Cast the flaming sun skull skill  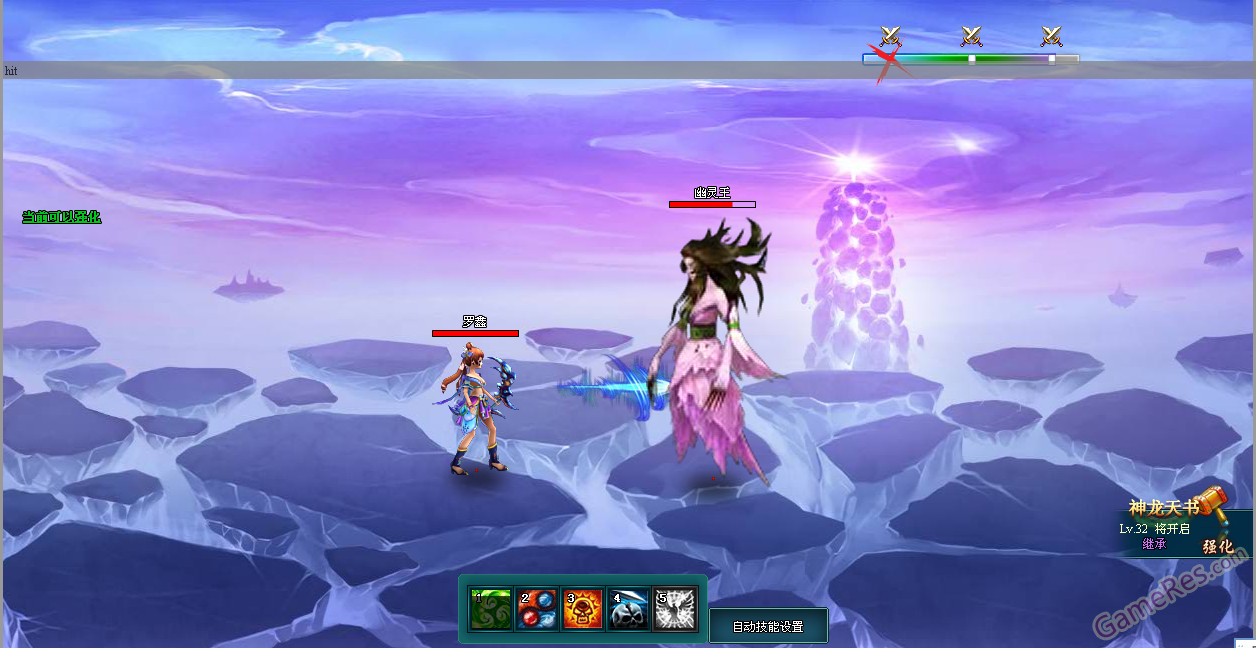pyautogui.click(x=583, y=609)
